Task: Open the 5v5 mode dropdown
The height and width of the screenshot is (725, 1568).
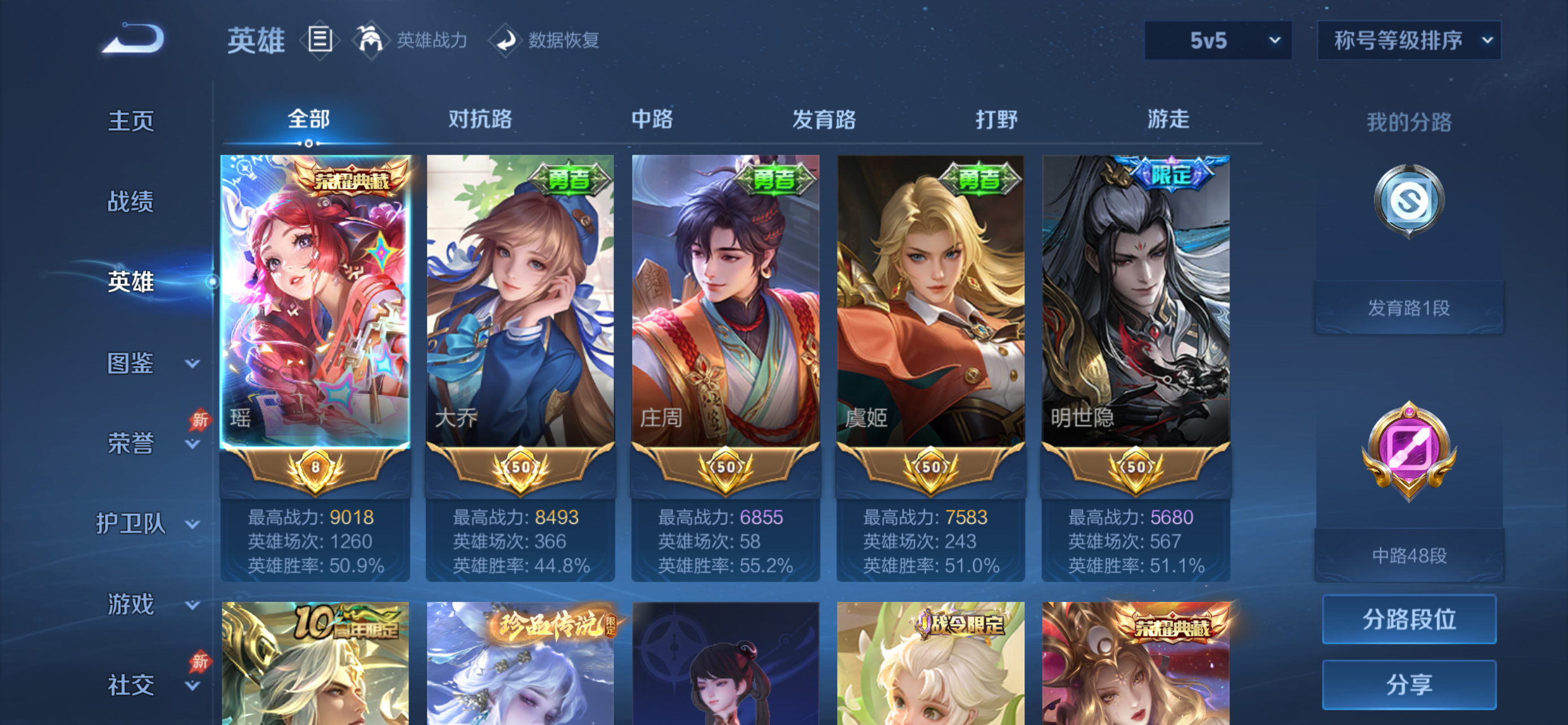Action: tap(1217, 40)
